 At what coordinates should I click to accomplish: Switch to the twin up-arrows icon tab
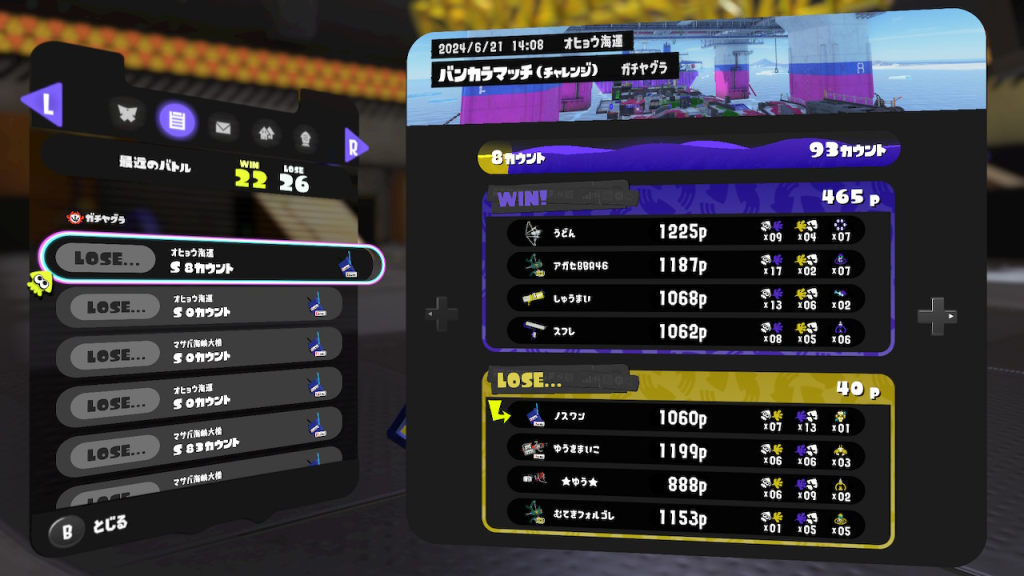click(265, 131)
